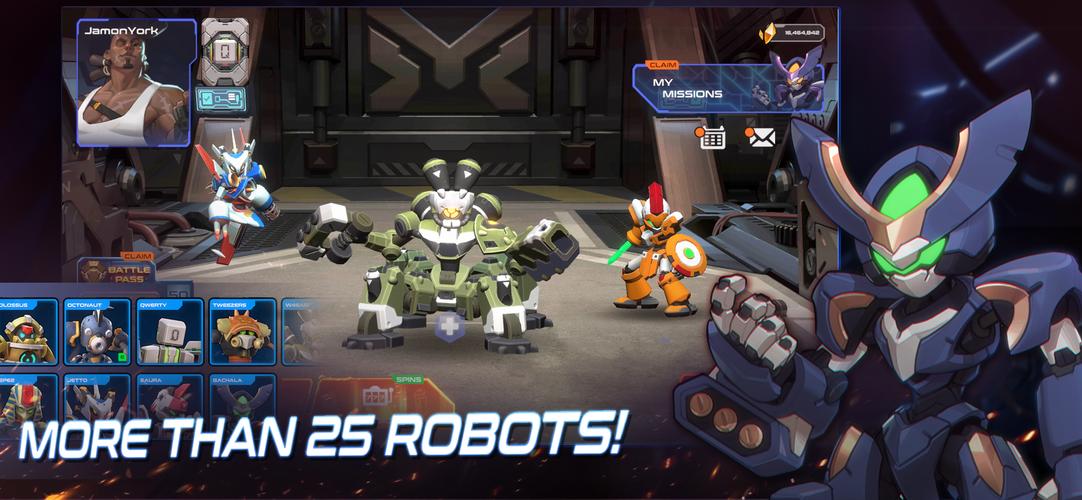
Task: Open JamonYork's player profile portrait
Action: [132, 84]
